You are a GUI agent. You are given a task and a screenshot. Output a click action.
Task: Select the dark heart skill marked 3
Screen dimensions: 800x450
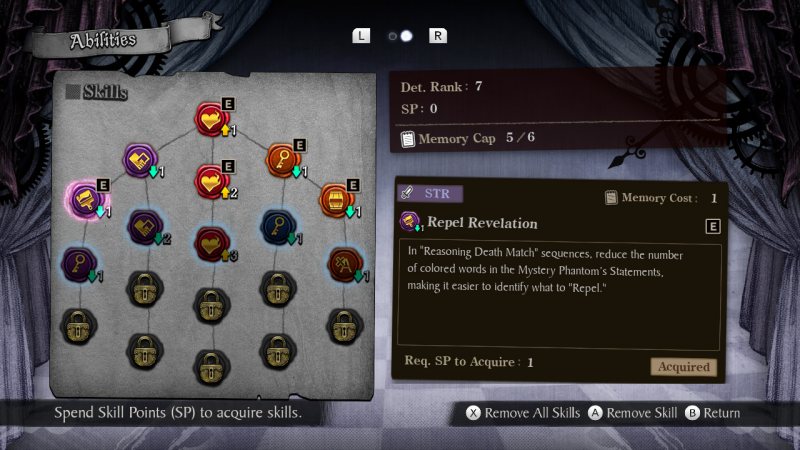(x=211, y=243)
